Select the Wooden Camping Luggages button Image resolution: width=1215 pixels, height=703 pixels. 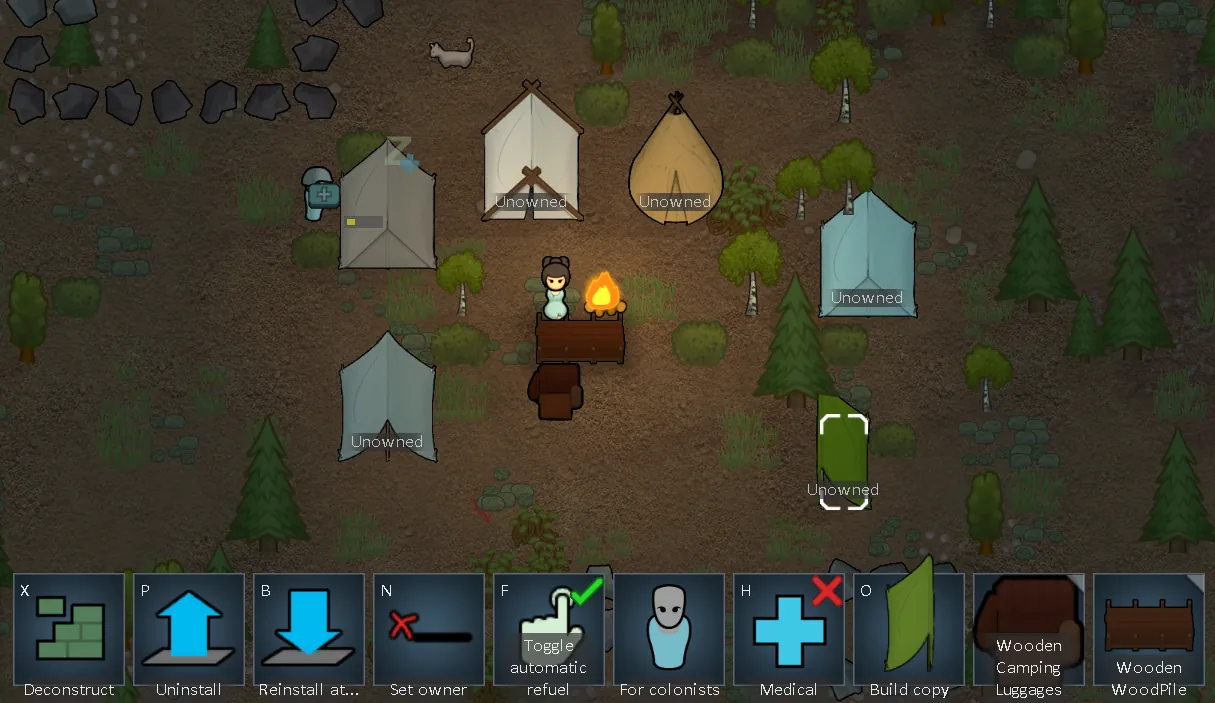pyautogui.click(x=1029, y=629)
